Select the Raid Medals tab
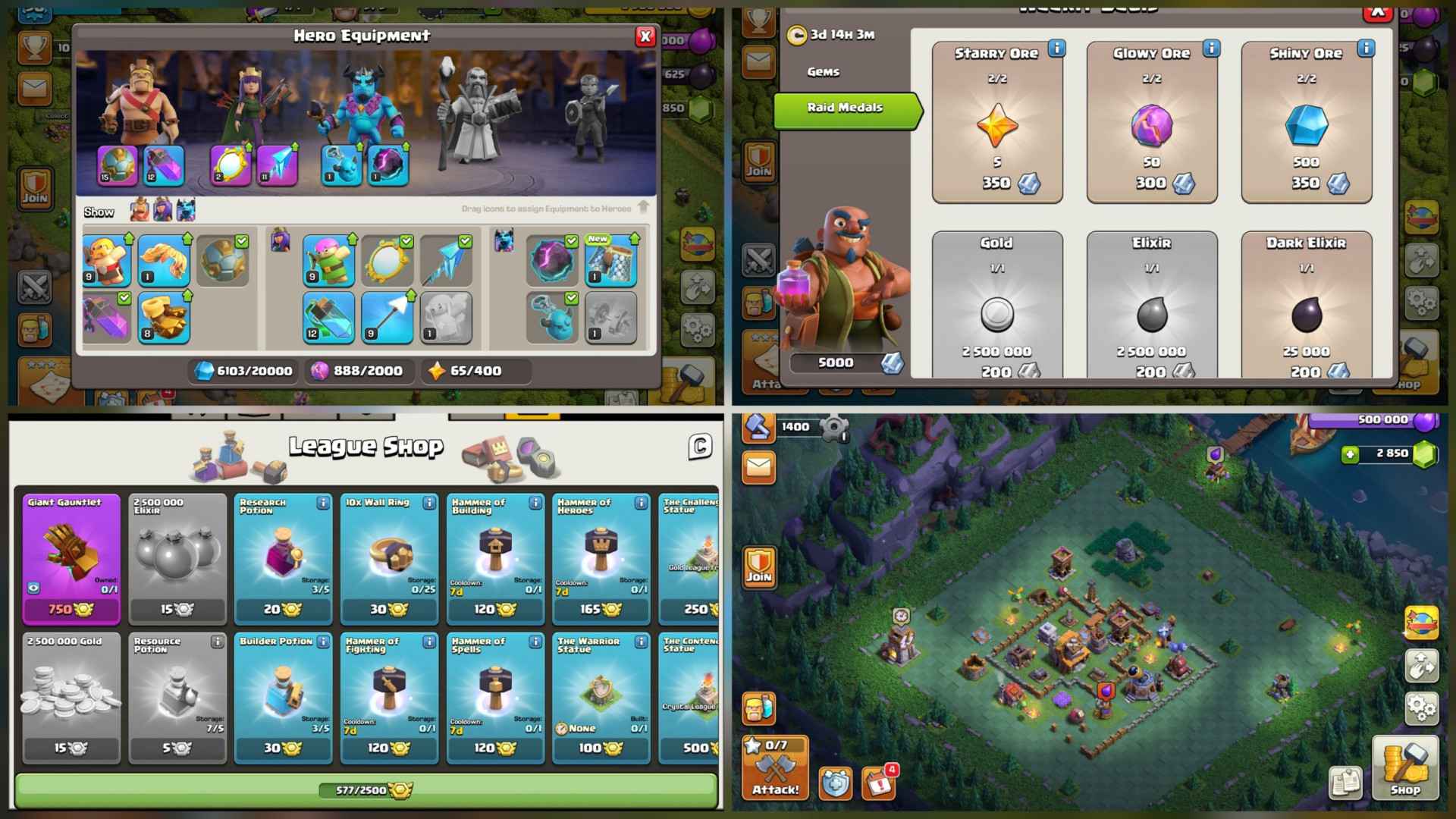1456x819 pixels. click(844, 108)
